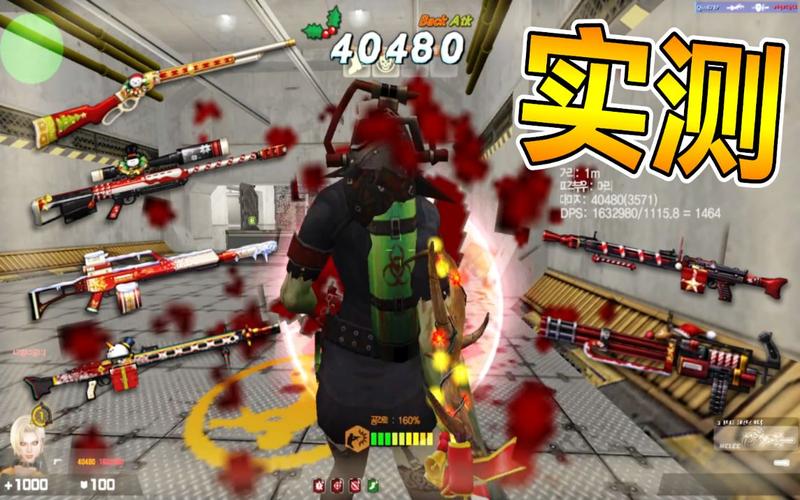Click the green circular radar
The image size is (800, 500).
coord(30,45)
